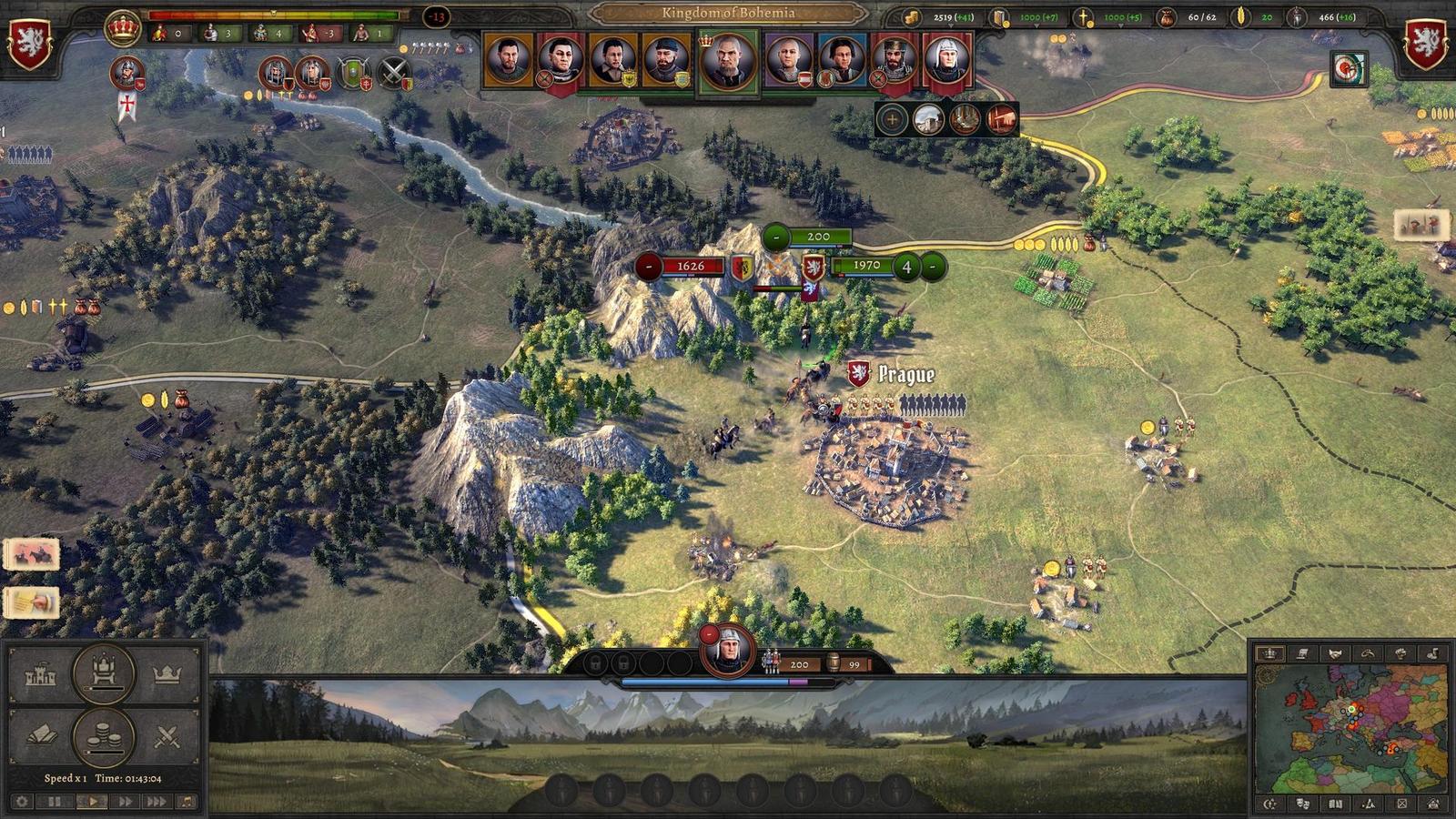Viewport: 1456px width, 819px height.
Task: Click the marshal's purple experience bar
Action: point(800,681)
